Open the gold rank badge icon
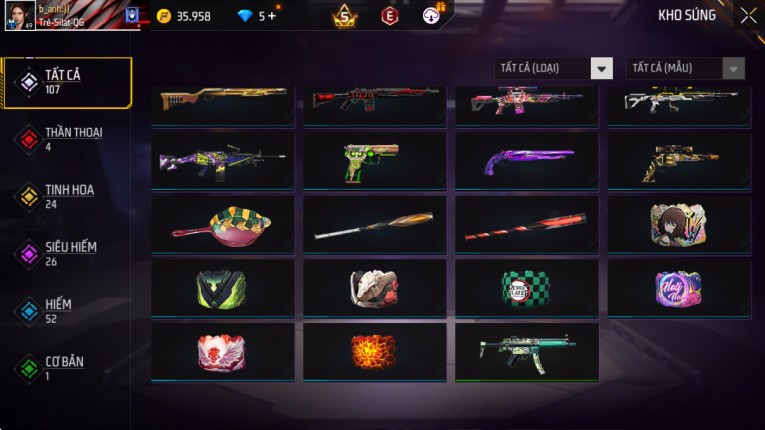765x430 pixels. click(344, 16)
